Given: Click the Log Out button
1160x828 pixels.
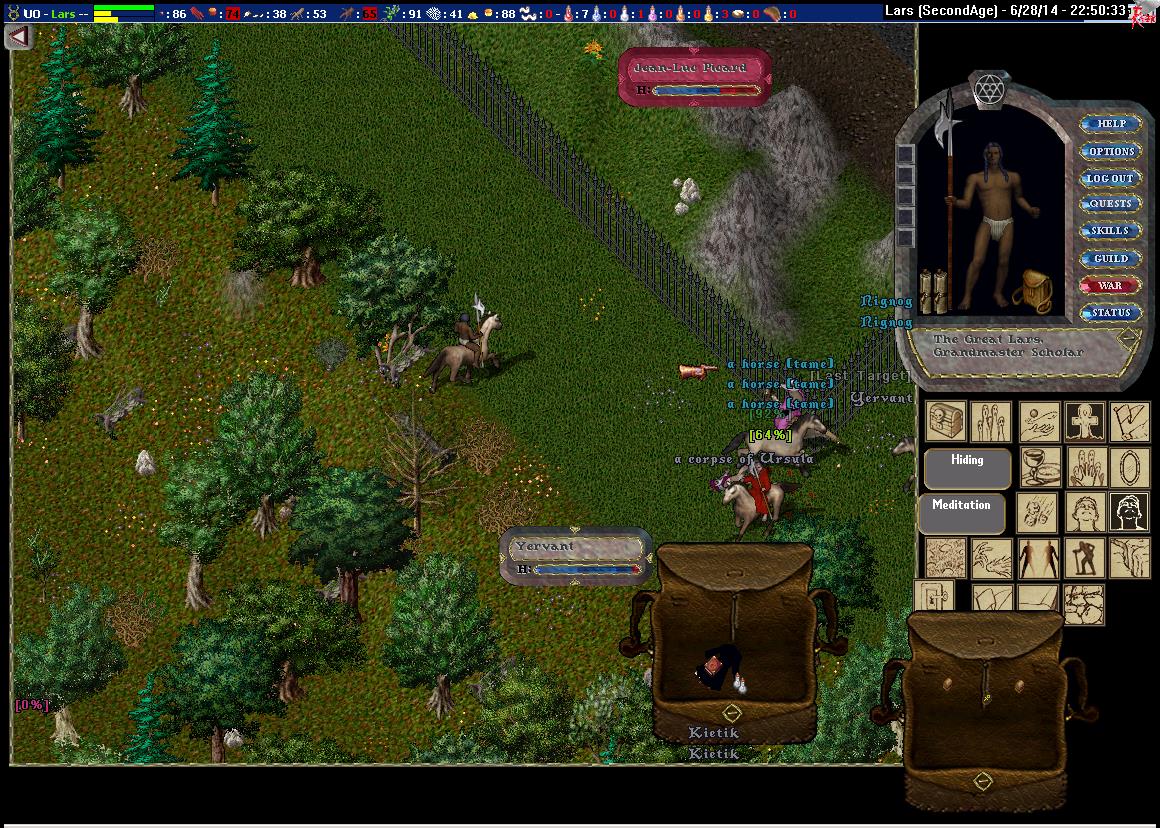Looking at the screenshot, I should pos(1110,178).
